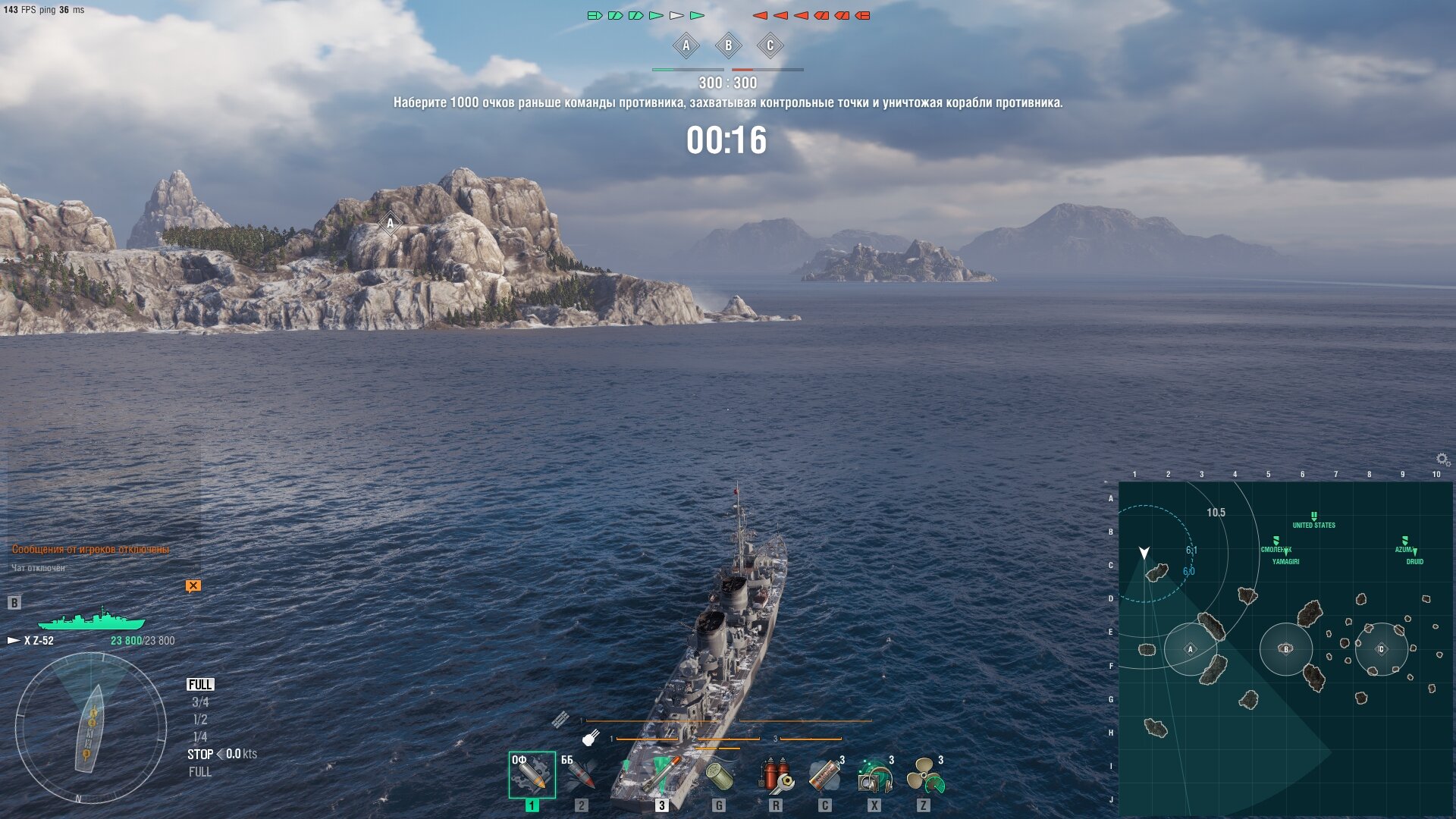1456x819 pixels.
Task: Choose the green depth charge icon
Action: point(718,777)
